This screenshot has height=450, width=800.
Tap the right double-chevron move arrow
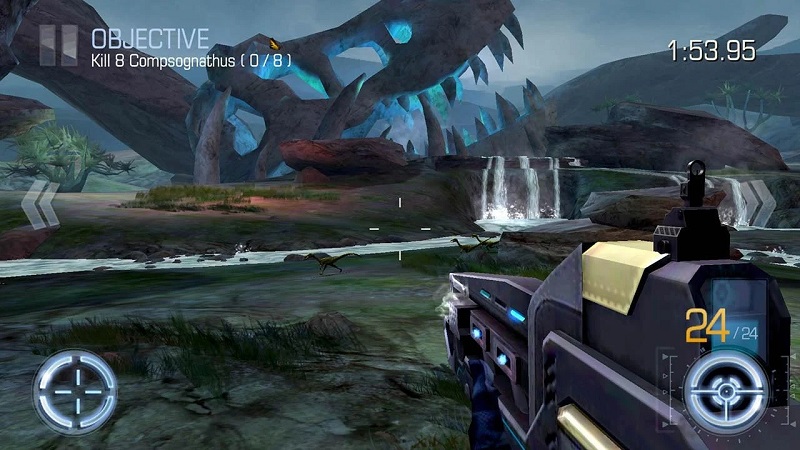tap(762, 203)
